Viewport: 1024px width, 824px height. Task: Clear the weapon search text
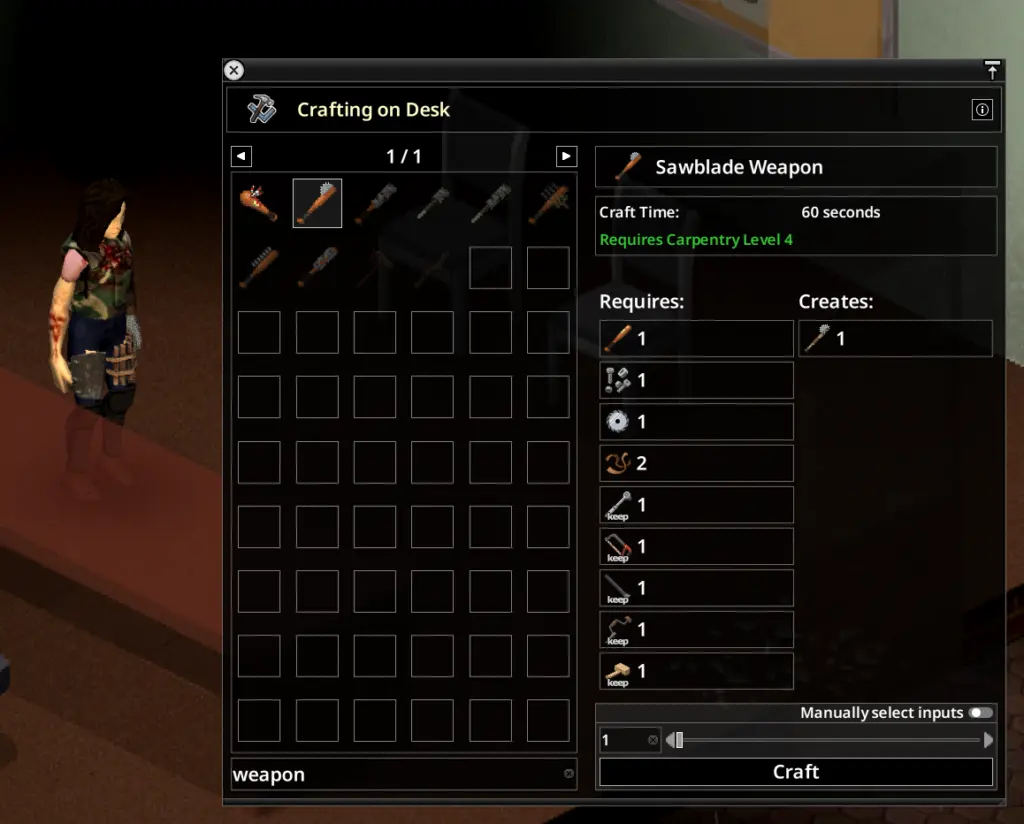click(569, 773)
